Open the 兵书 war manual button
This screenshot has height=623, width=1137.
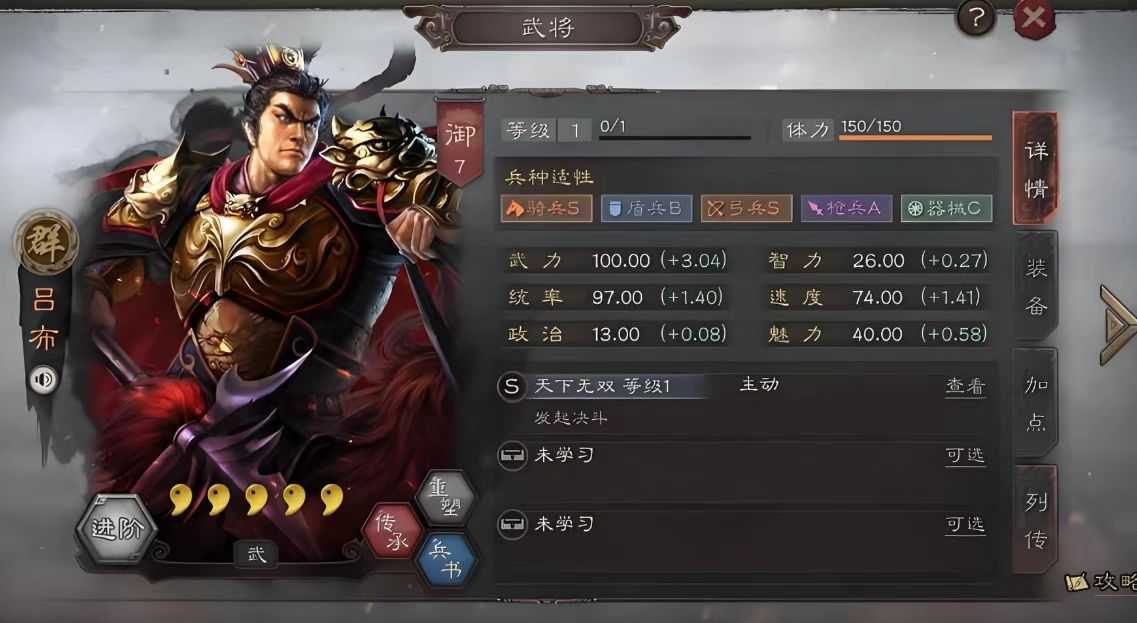pos(443,558)
